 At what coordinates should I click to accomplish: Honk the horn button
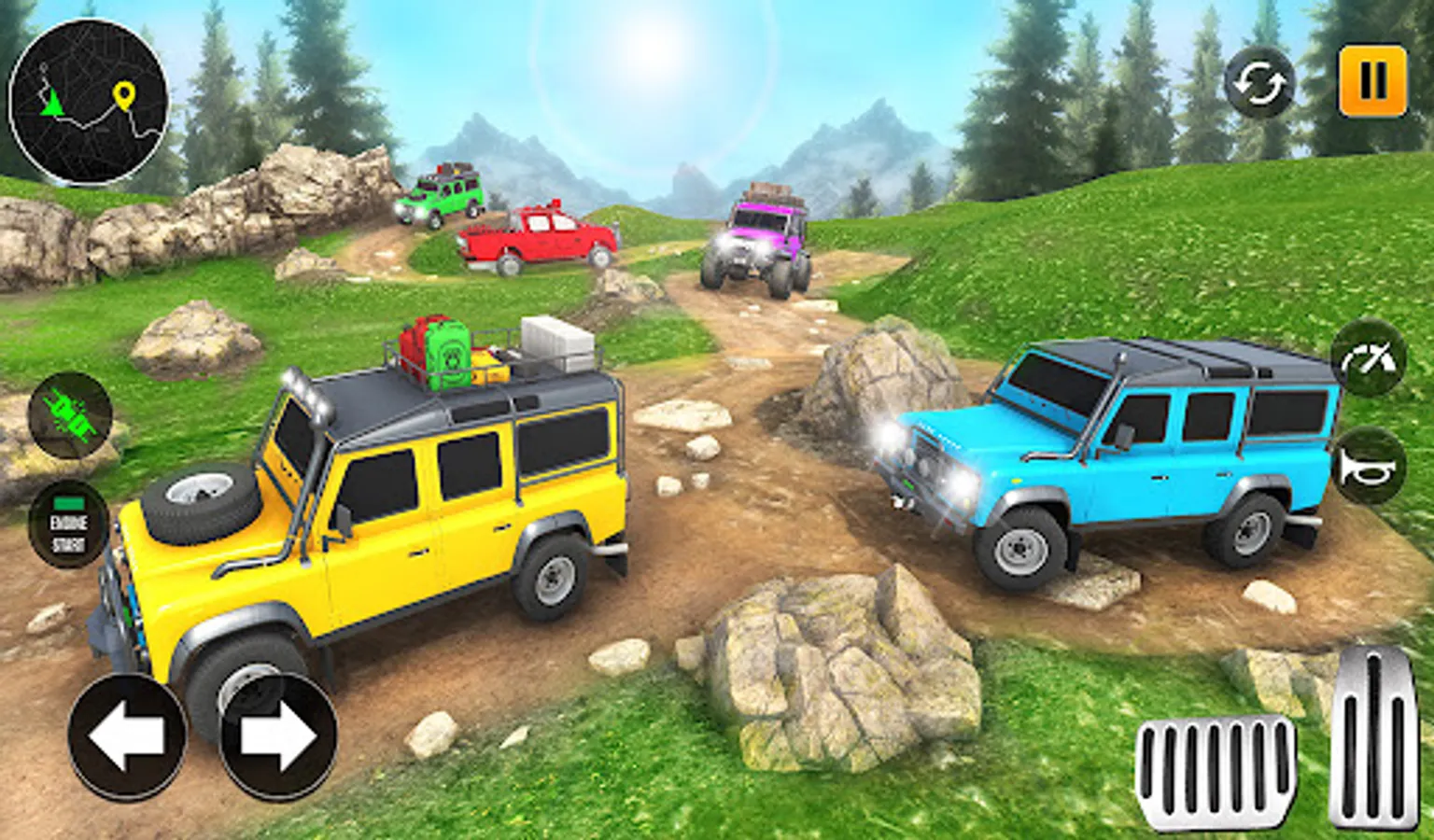click(1368, 467)
